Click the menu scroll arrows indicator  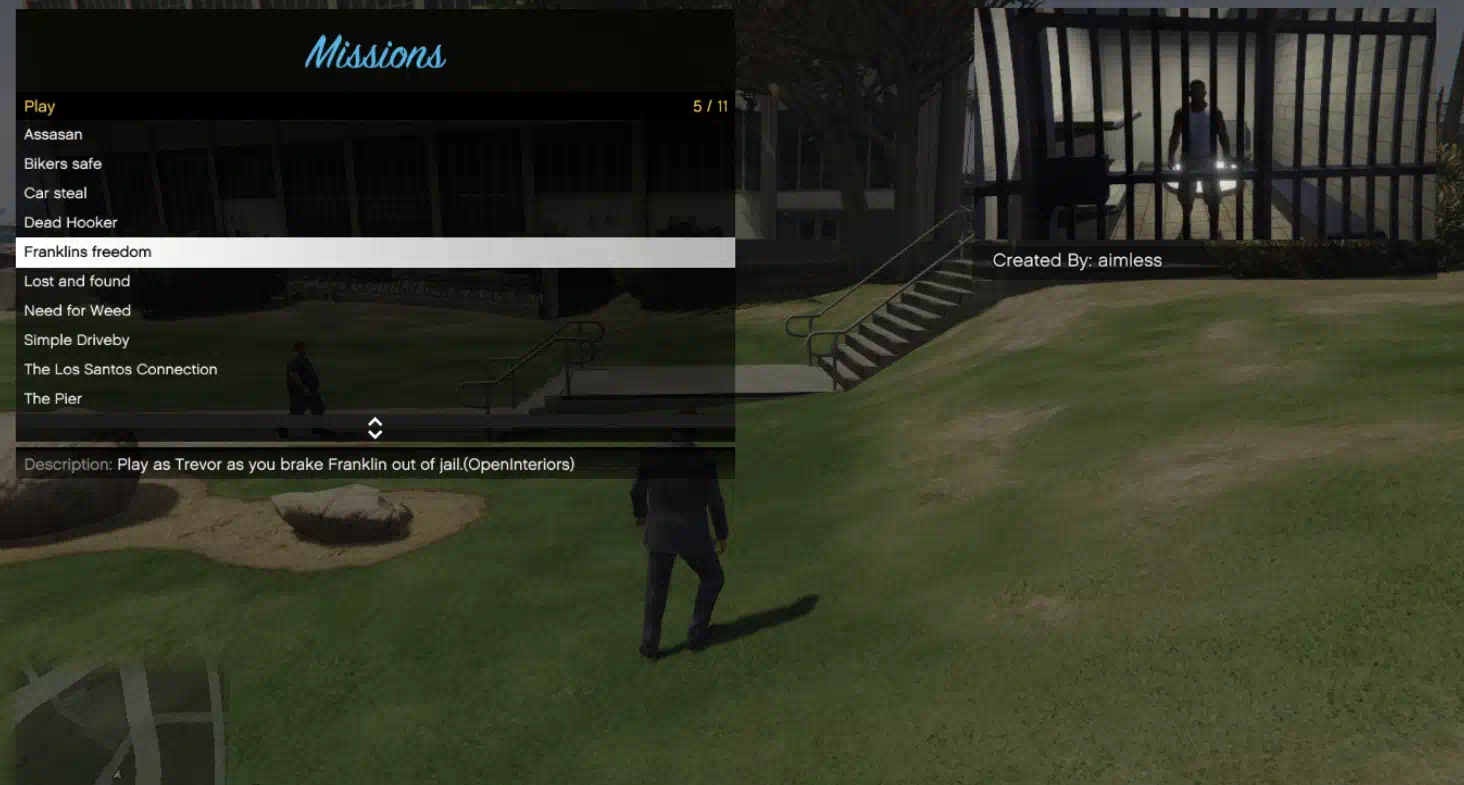click(x=375, y=428)
